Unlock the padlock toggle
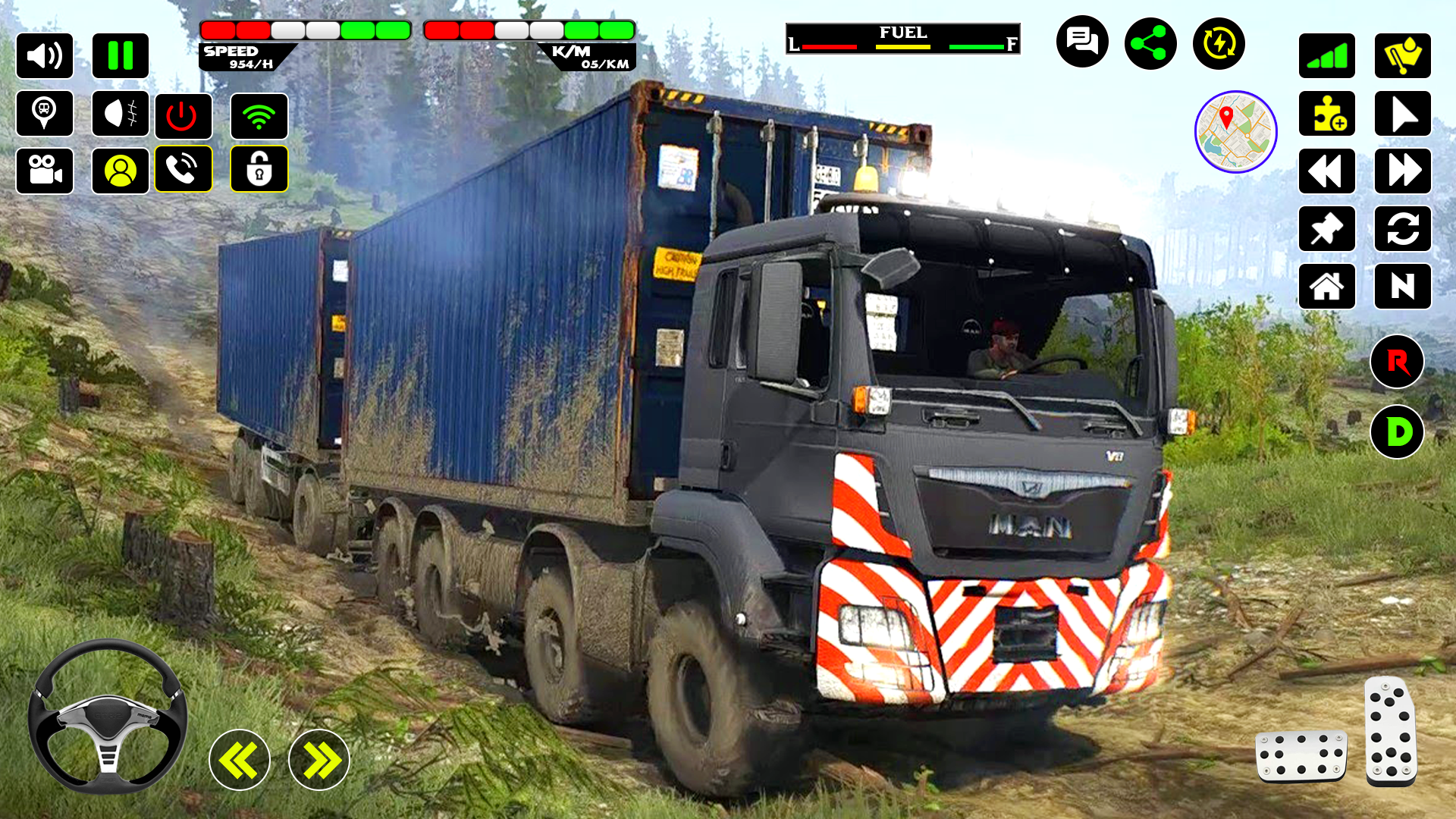 259,169
